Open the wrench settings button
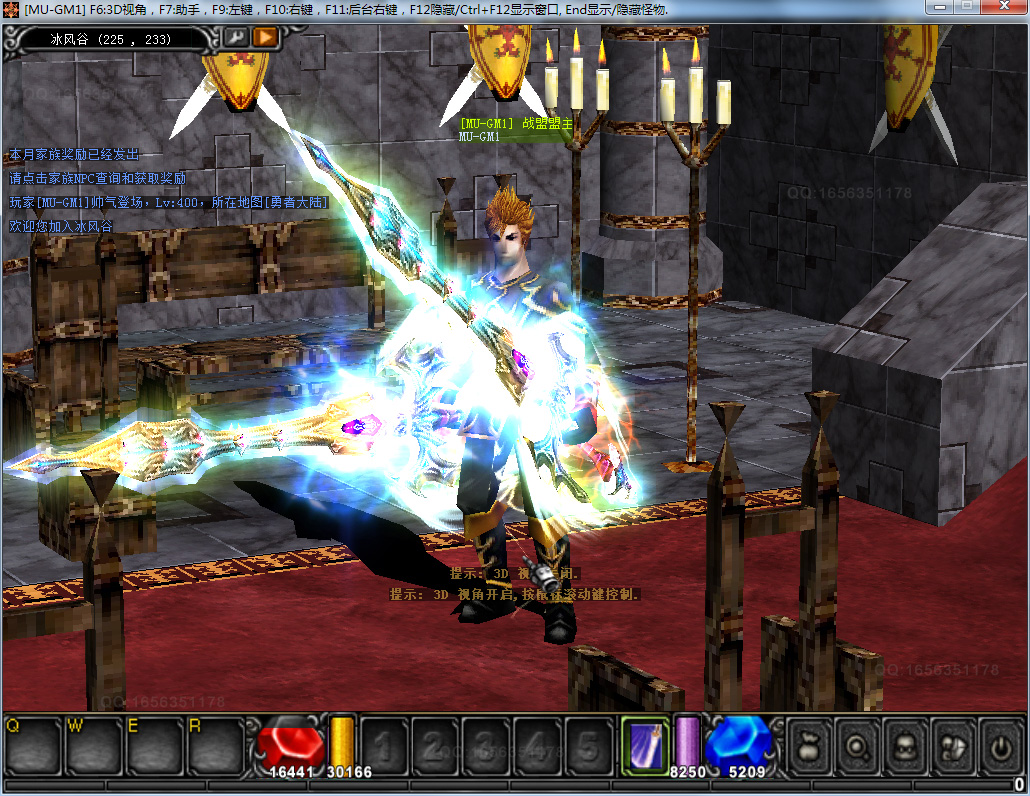The height and width of the screenshot is (796, 1030). coord(237,38)
